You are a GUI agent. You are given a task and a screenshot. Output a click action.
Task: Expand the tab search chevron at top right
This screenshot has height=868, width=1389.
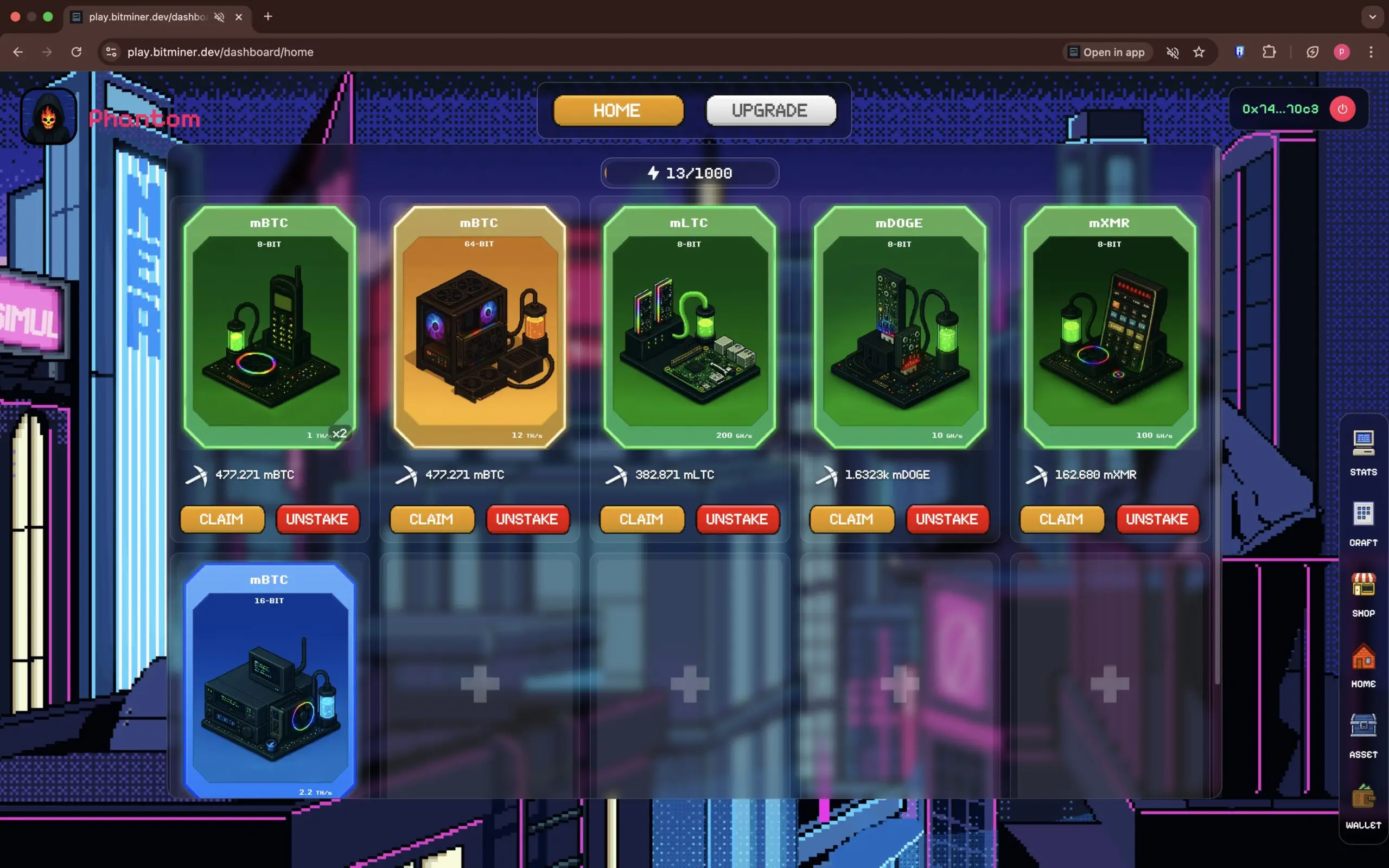coord(1372,17)
